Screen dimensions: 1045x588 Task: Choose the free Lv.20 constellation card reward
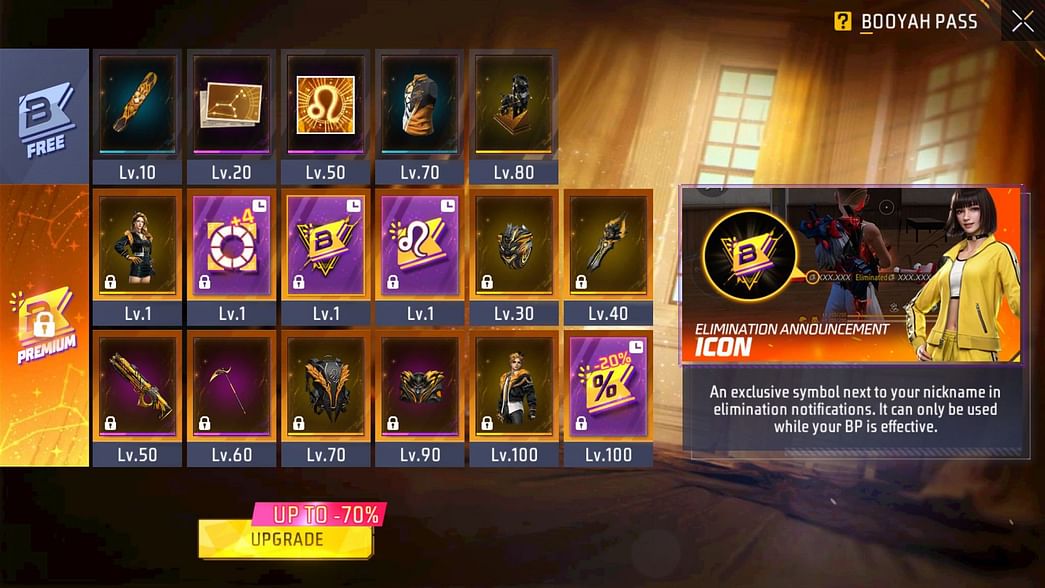231,105
